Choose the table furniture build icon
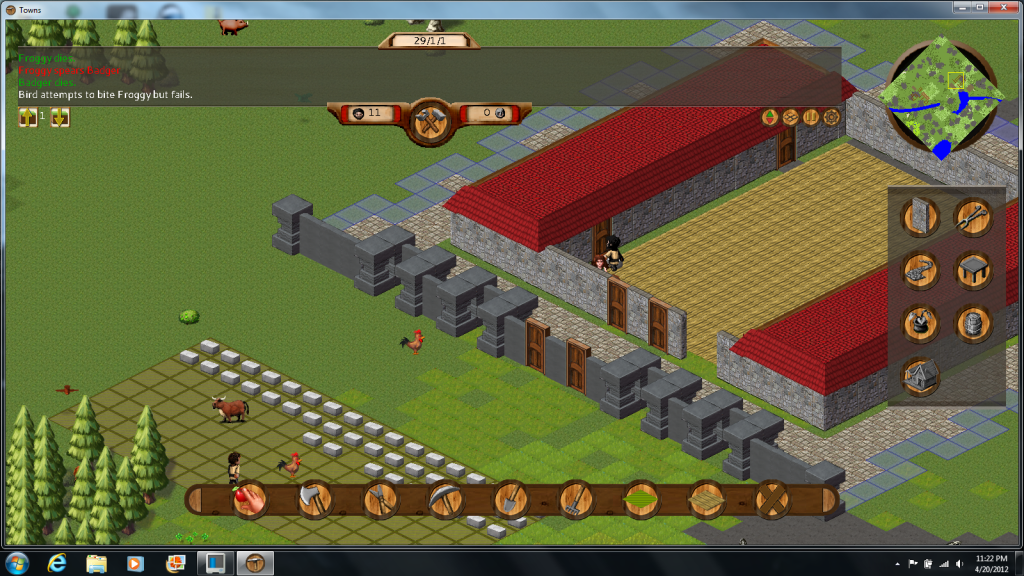The height and width of the screenshot is (576, 1024). pyautogui.click(x=972, y=269)
